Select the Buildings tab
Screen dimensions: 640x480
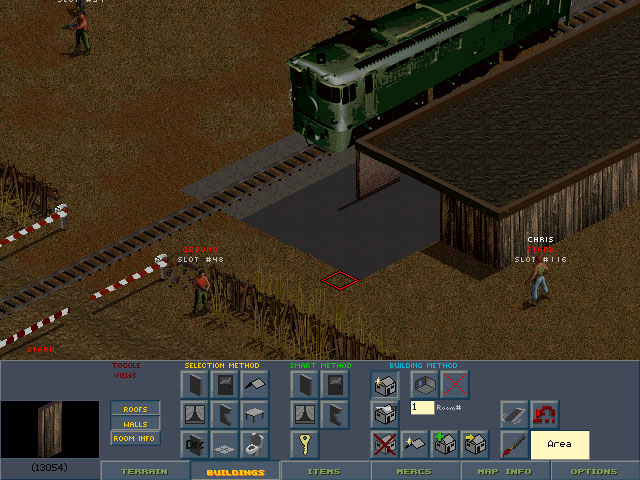pyautogui.click(x=235, y=471)
